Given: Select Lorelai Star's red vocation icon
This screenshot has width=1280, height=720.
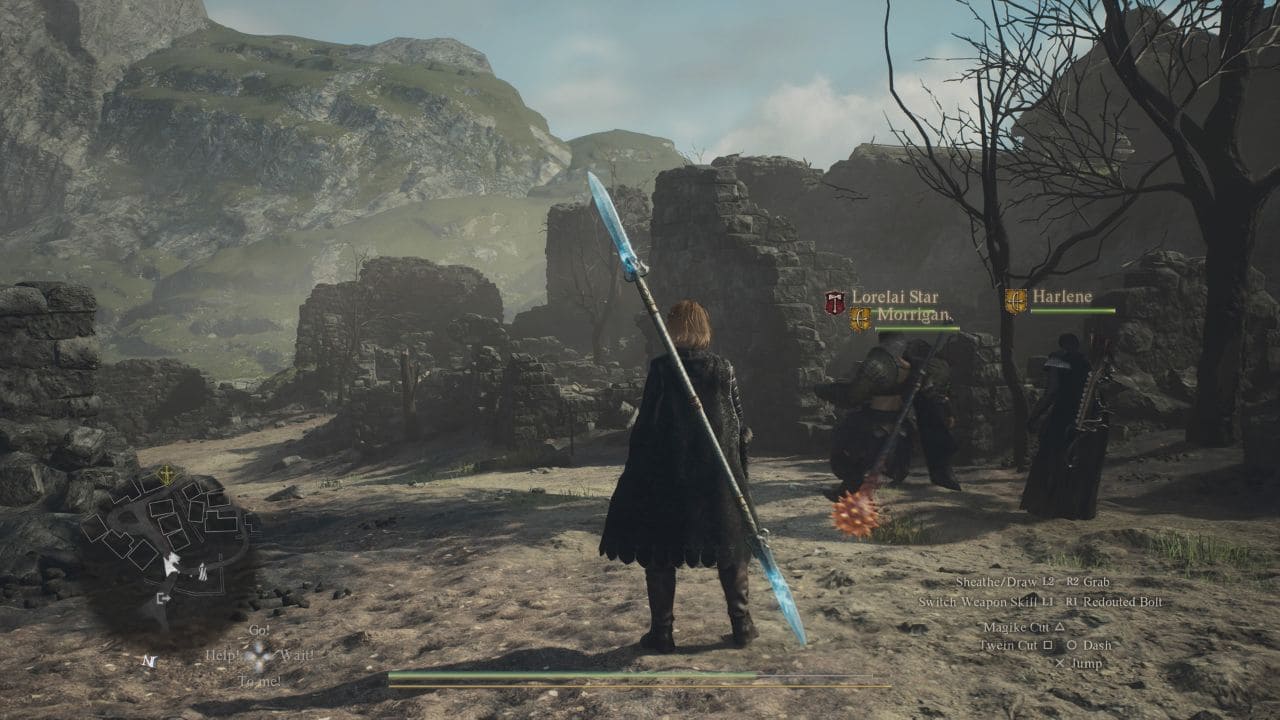Looking at the screenshot, I should point(835,302).
